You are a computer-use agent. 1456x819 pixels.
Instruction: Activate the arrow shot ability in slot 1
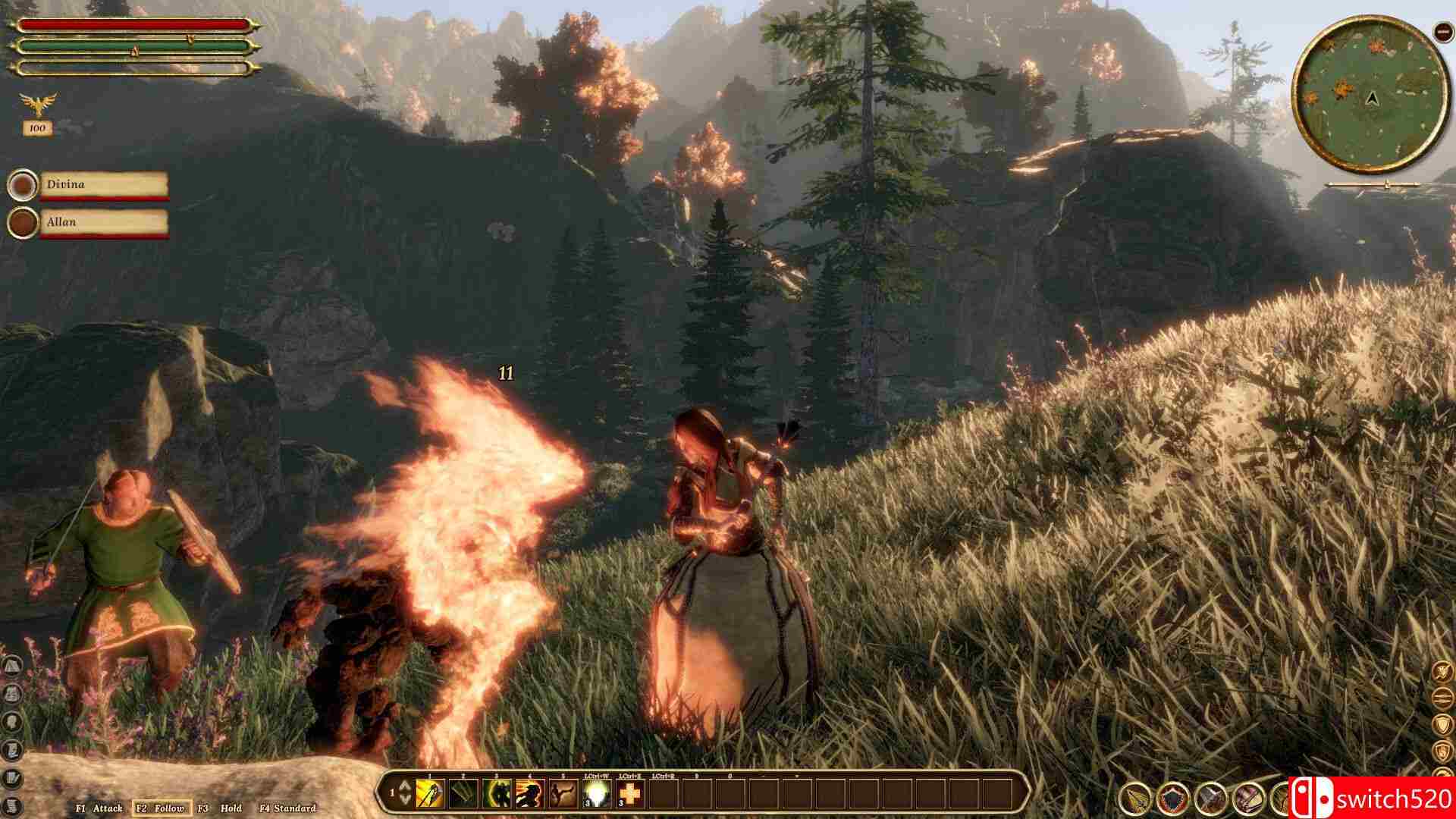pos(429,793)
